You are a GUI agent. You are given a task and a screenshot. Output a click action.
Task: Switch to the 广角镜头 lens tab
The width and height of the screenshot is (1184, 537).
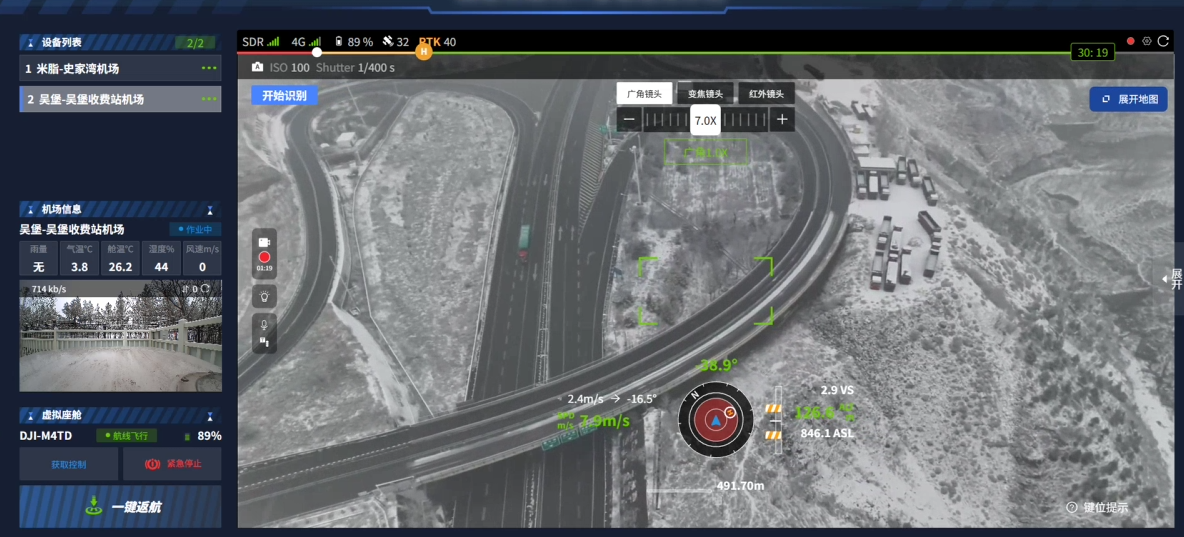[x=646, y=94]
